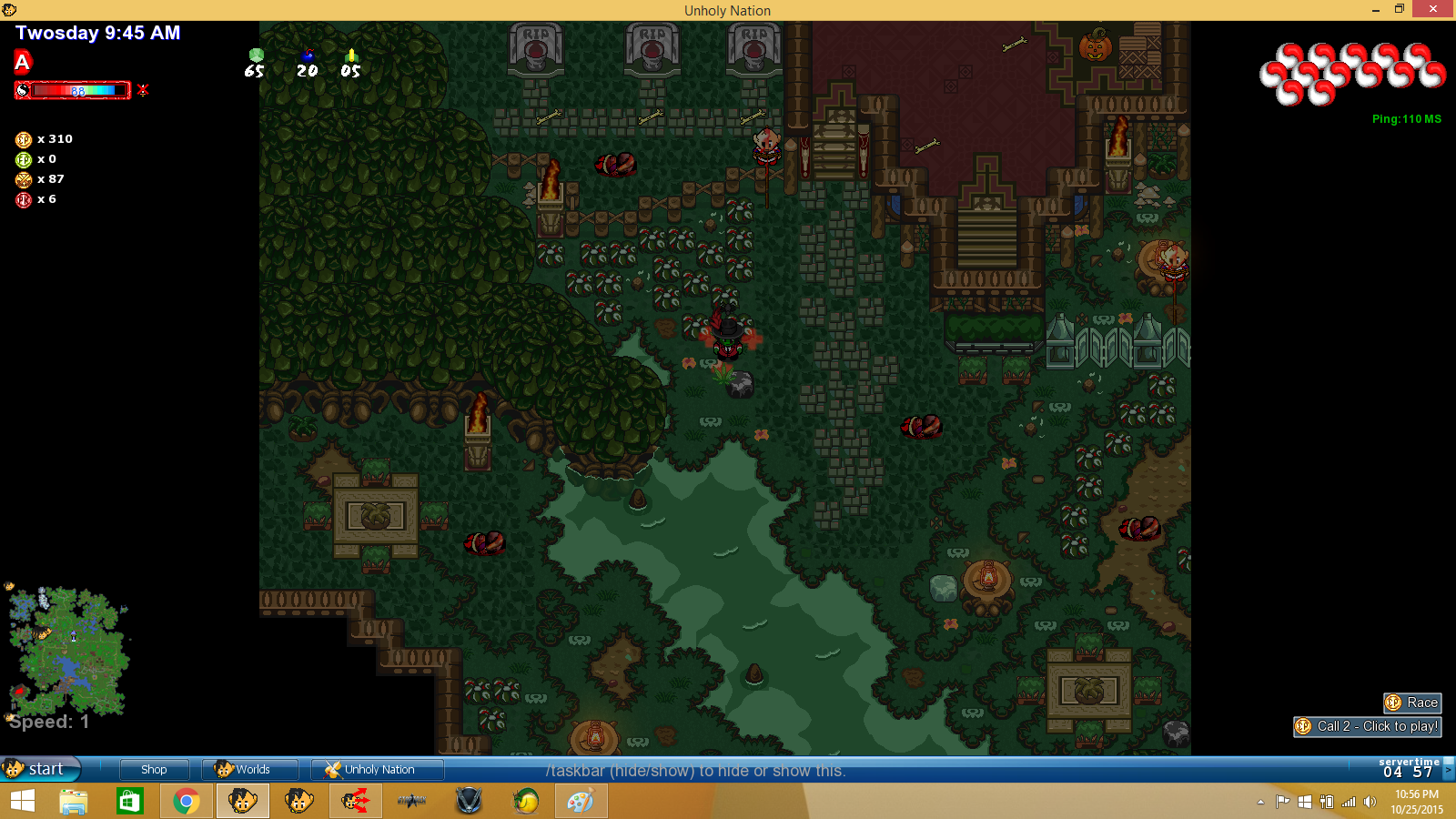The width and height of the screenshot is (1456, 819).
Task: Open the Worlds list
Action: tap(249, 769)
